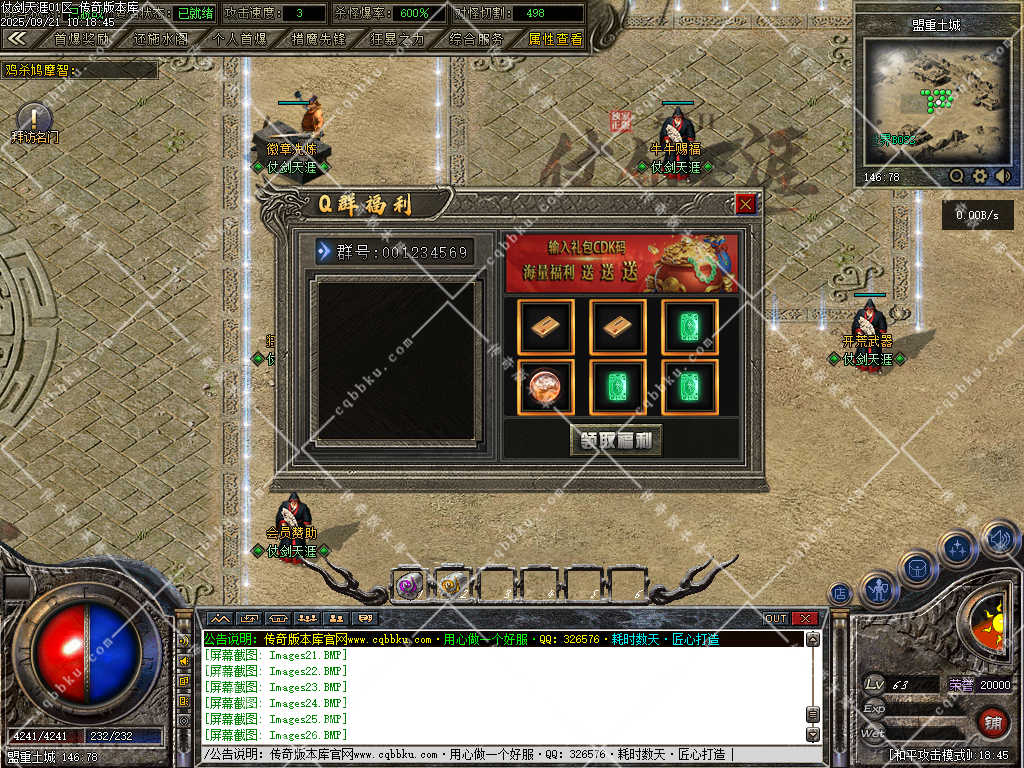
Task: Click the 拜访名门 exclamation quest icon
Action: (x=34, y=118)
